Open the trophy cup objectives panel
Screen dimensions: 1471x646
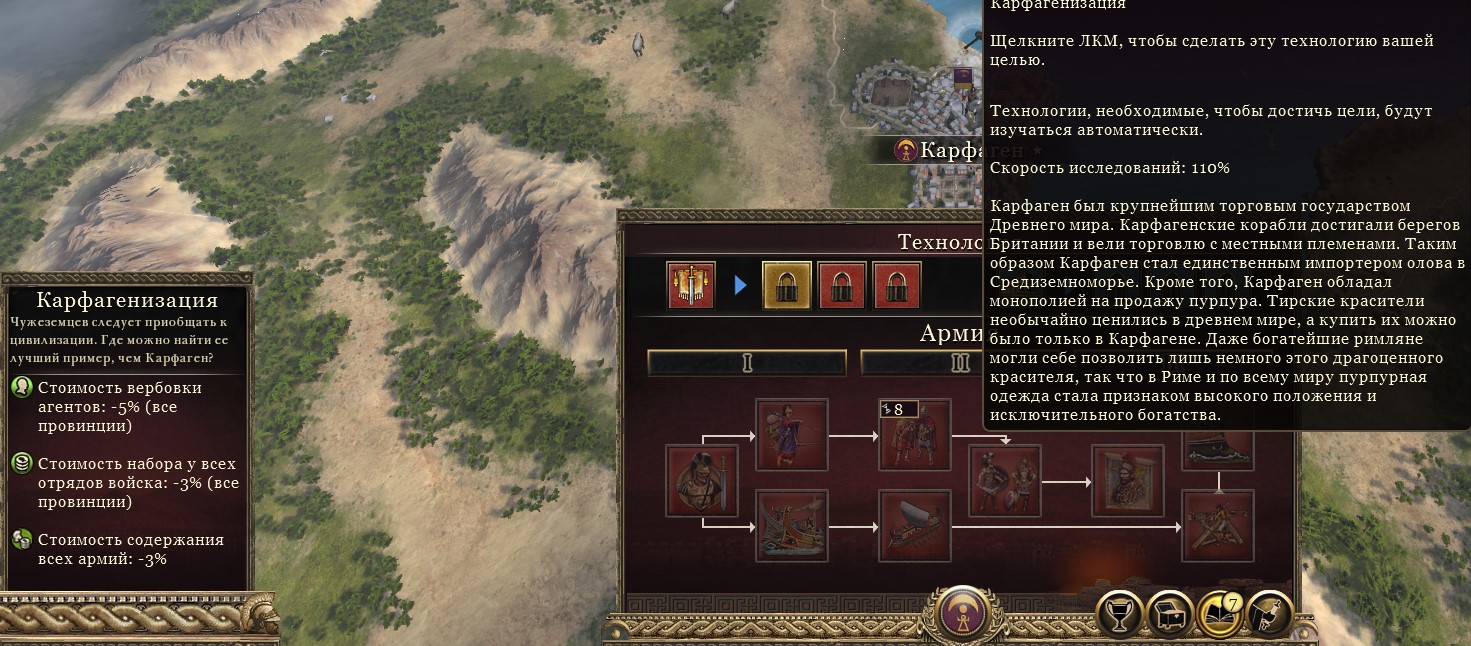(1120, 613)
